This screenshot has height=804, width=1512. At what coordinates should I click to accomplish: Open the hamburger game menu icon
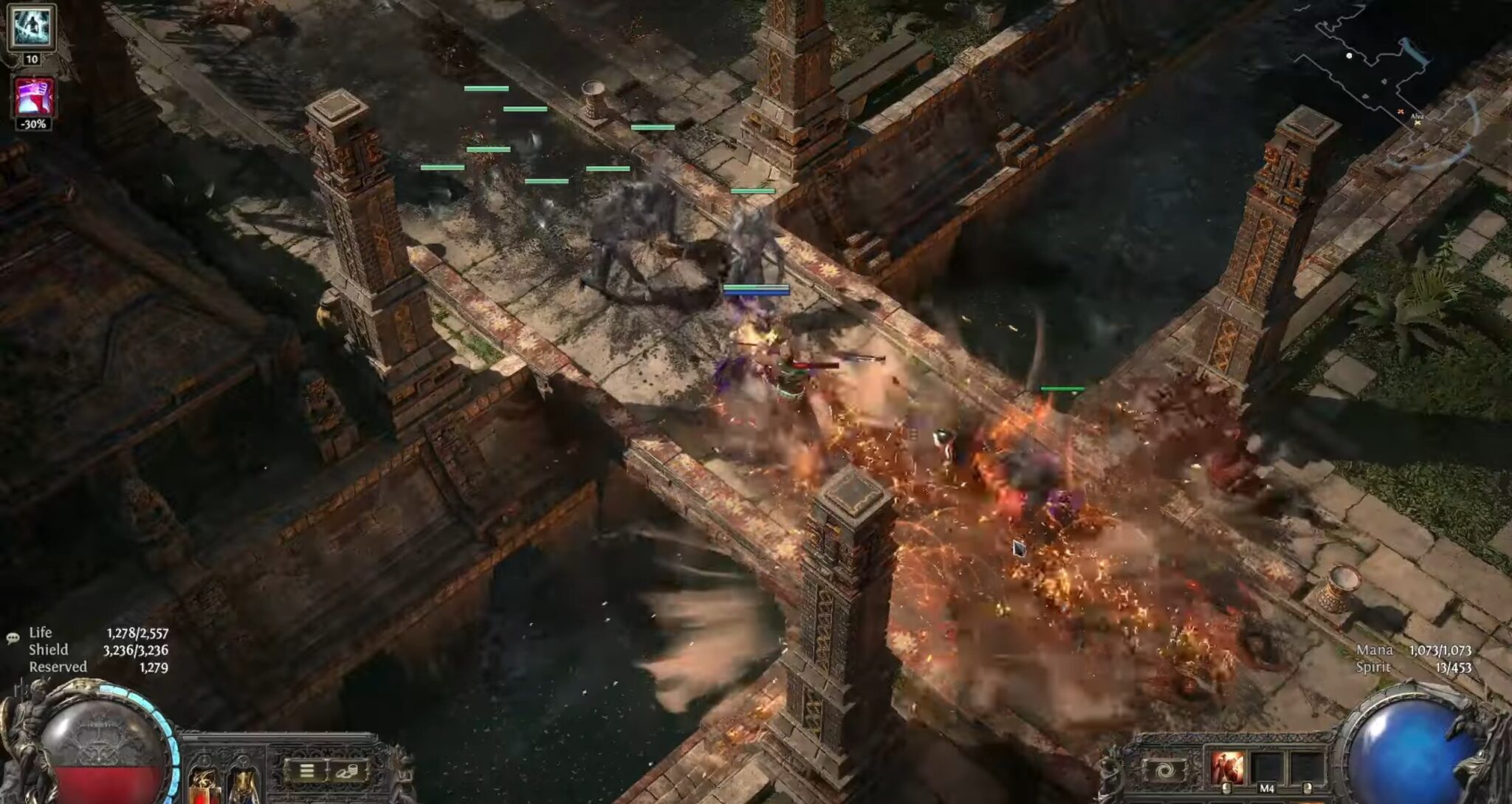(x=306, y=770)
